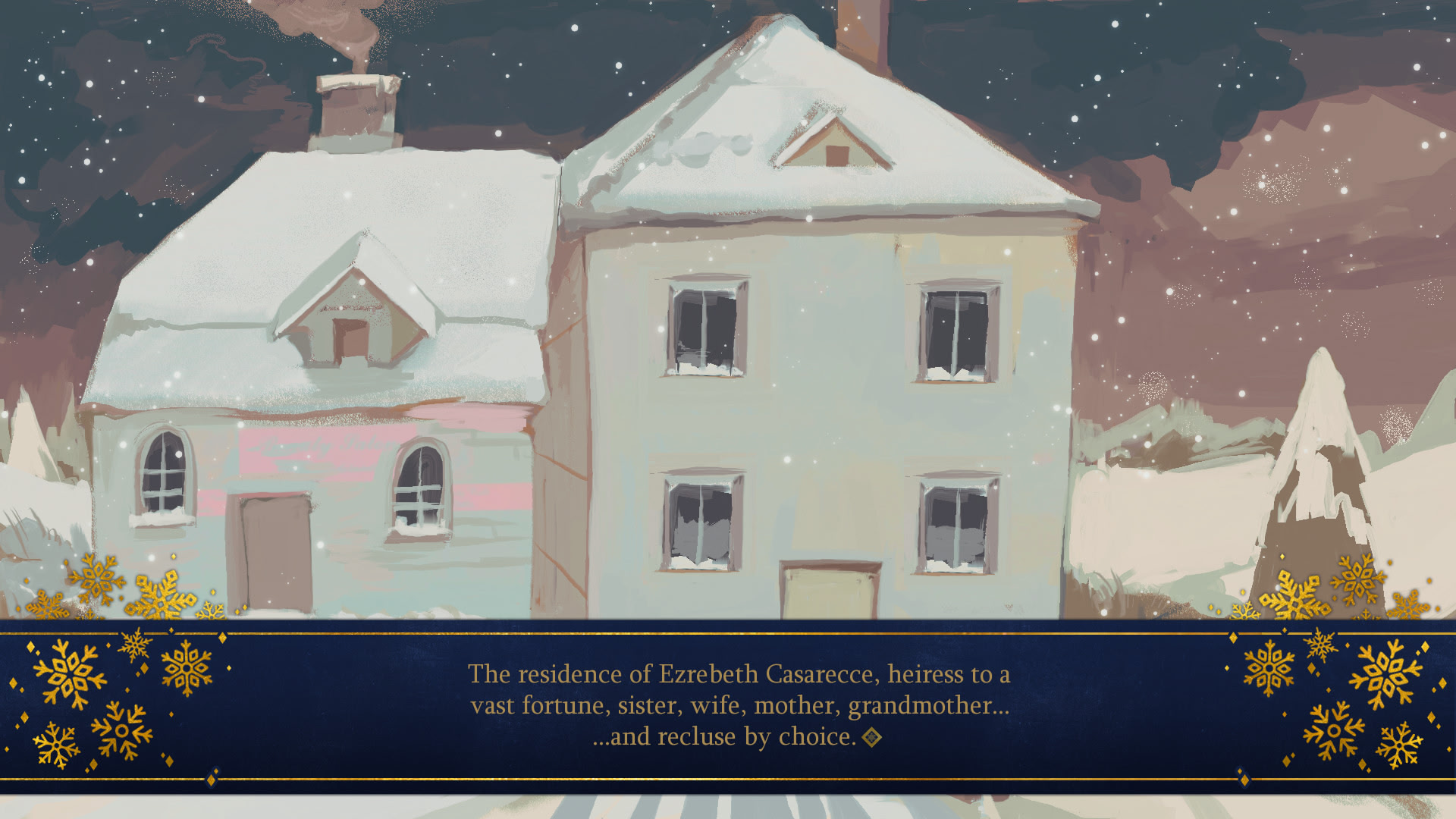This screenshot has width=1456, height=819.
Task: Click the gold diamond continue indicator
Action: 871,736
